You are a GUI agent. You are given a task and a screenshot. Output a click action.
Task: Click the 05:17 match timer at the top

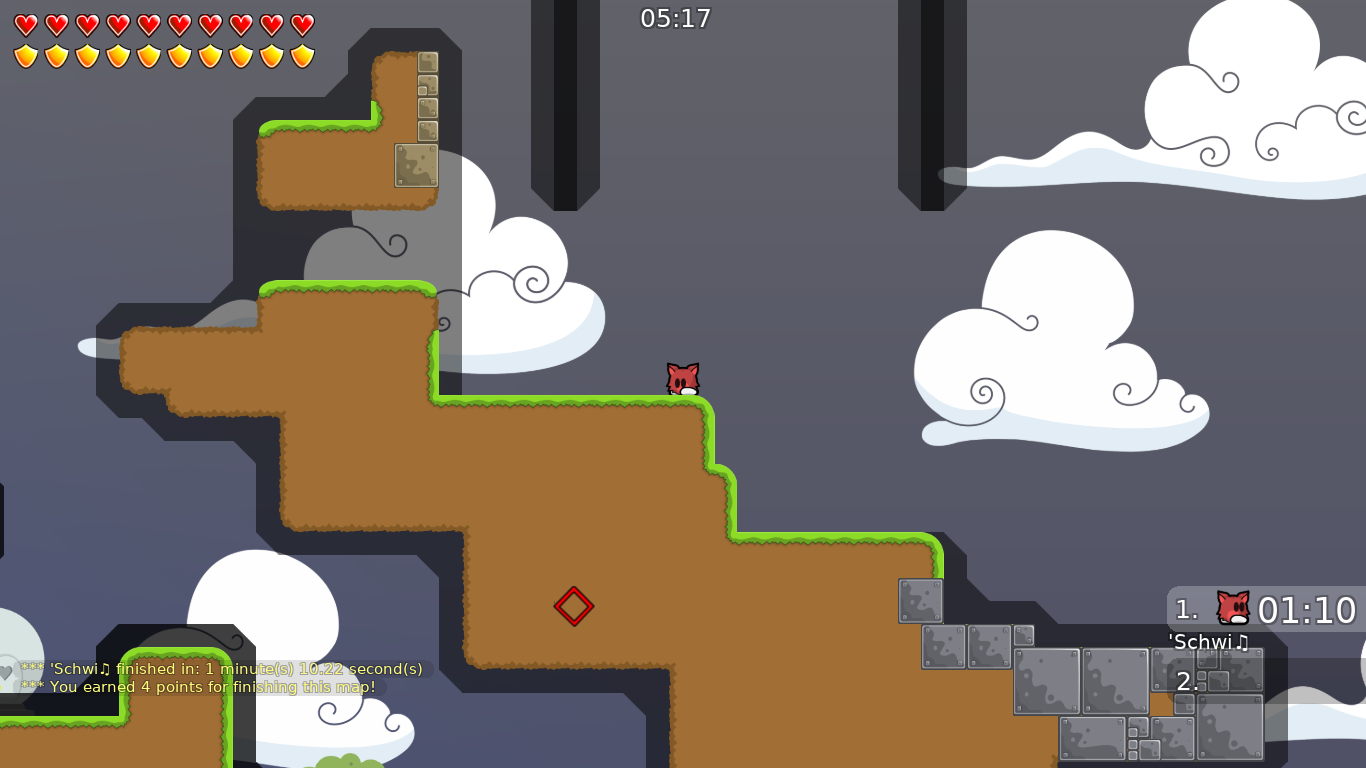point(675,18)
